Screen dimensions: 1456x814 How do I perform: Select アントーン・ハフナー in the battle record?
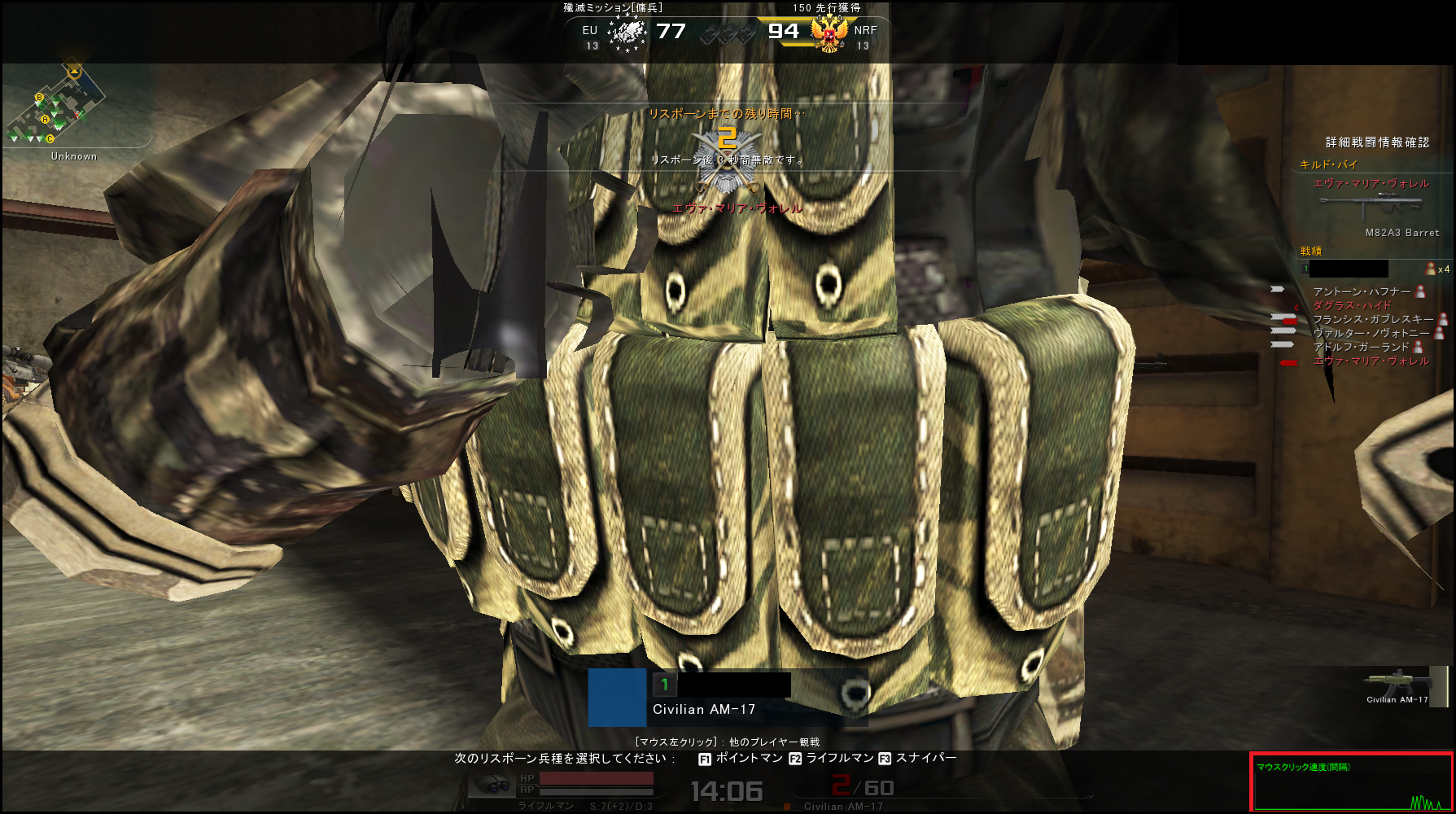pos(1362,291)
